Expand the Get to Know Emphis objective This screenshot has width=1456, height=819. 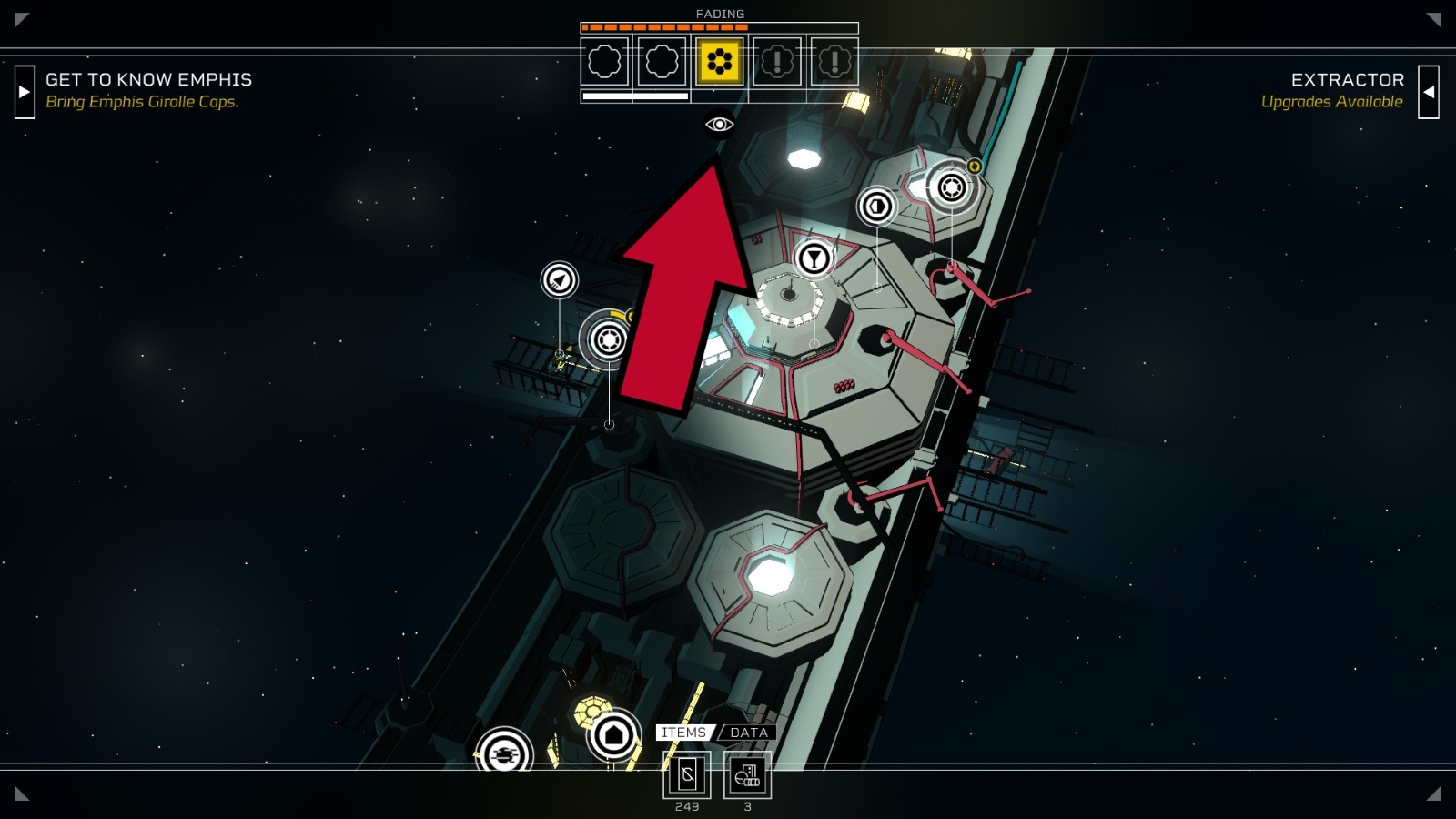tap(25, 91)
